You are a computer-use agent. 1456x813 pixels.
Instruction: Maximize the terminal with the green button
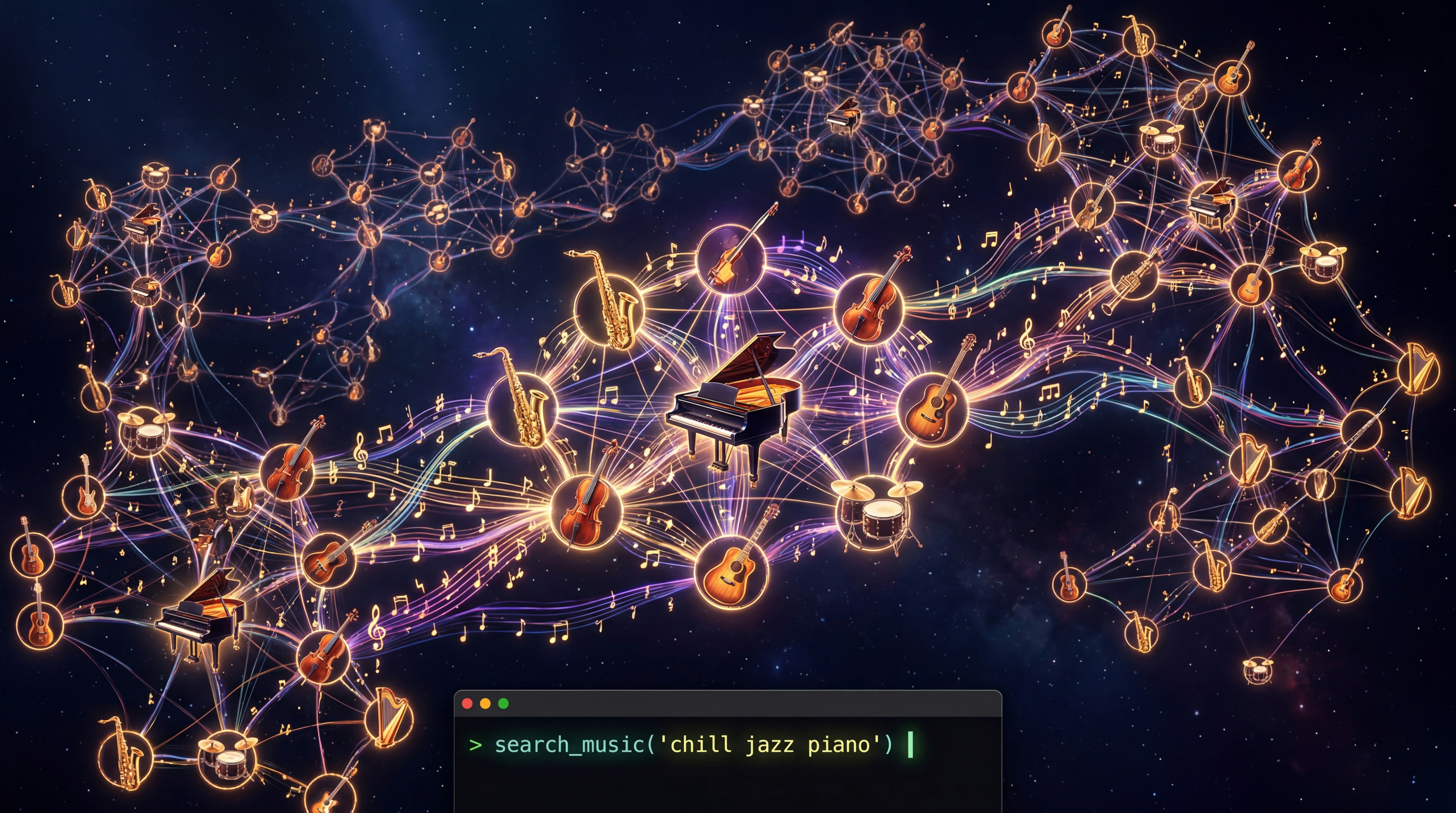click(504, 703)
